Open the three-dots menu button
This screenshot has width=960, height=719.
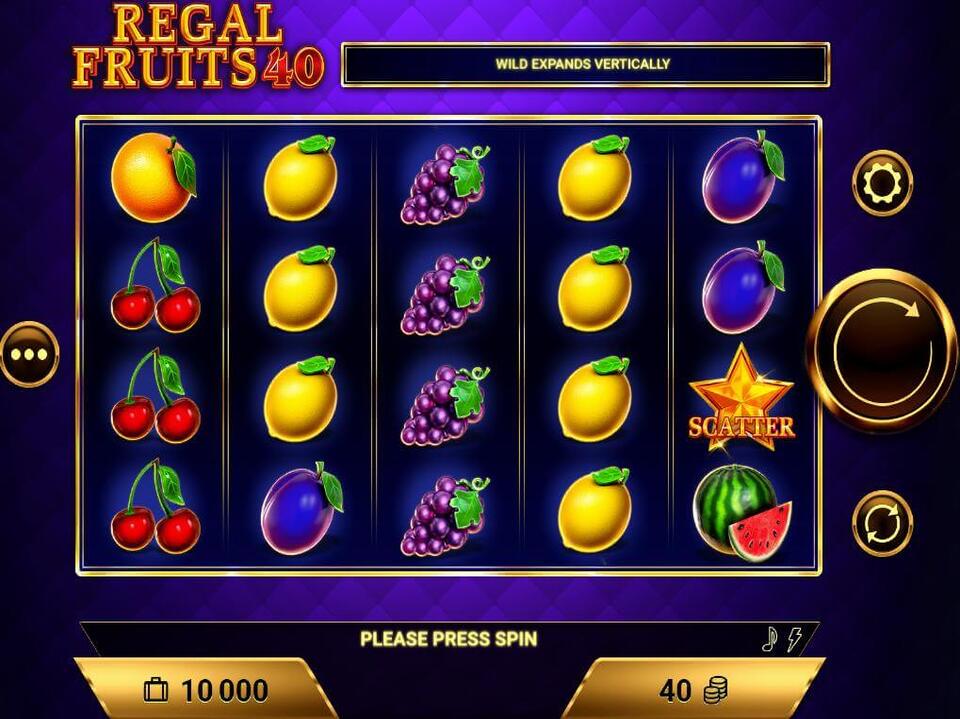click(x=29, y=354)
